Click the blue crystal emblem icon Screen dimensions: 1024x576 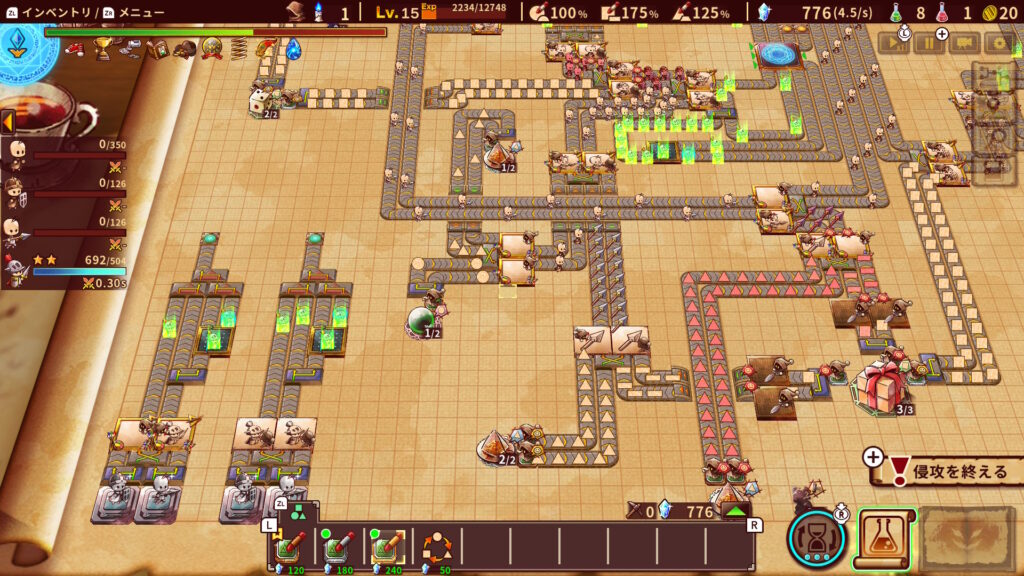click(x=19, y=43)
